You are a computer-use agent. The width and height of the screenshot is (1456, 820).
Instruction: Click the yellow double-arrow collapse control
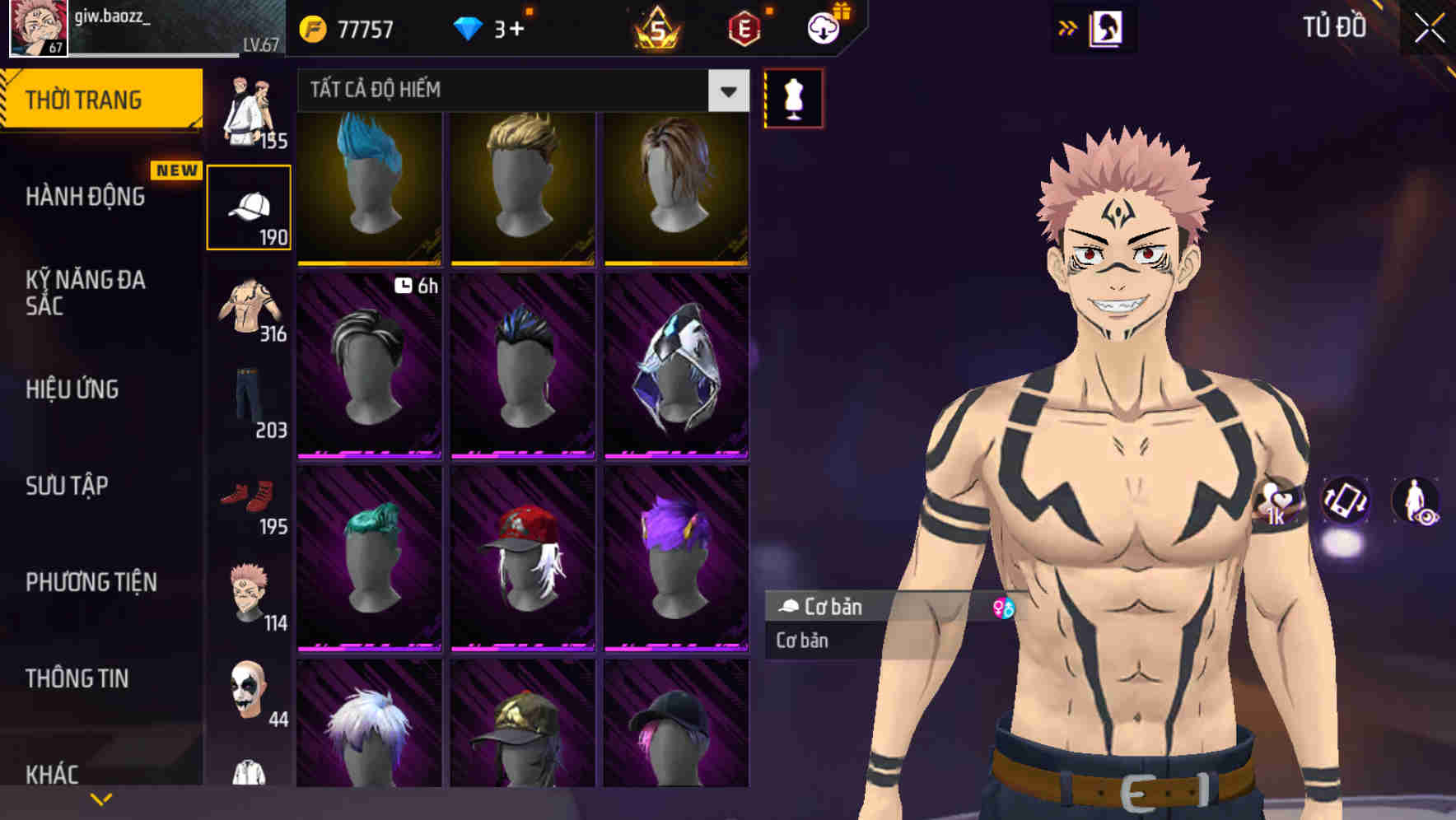click(x=1068, y=27)
